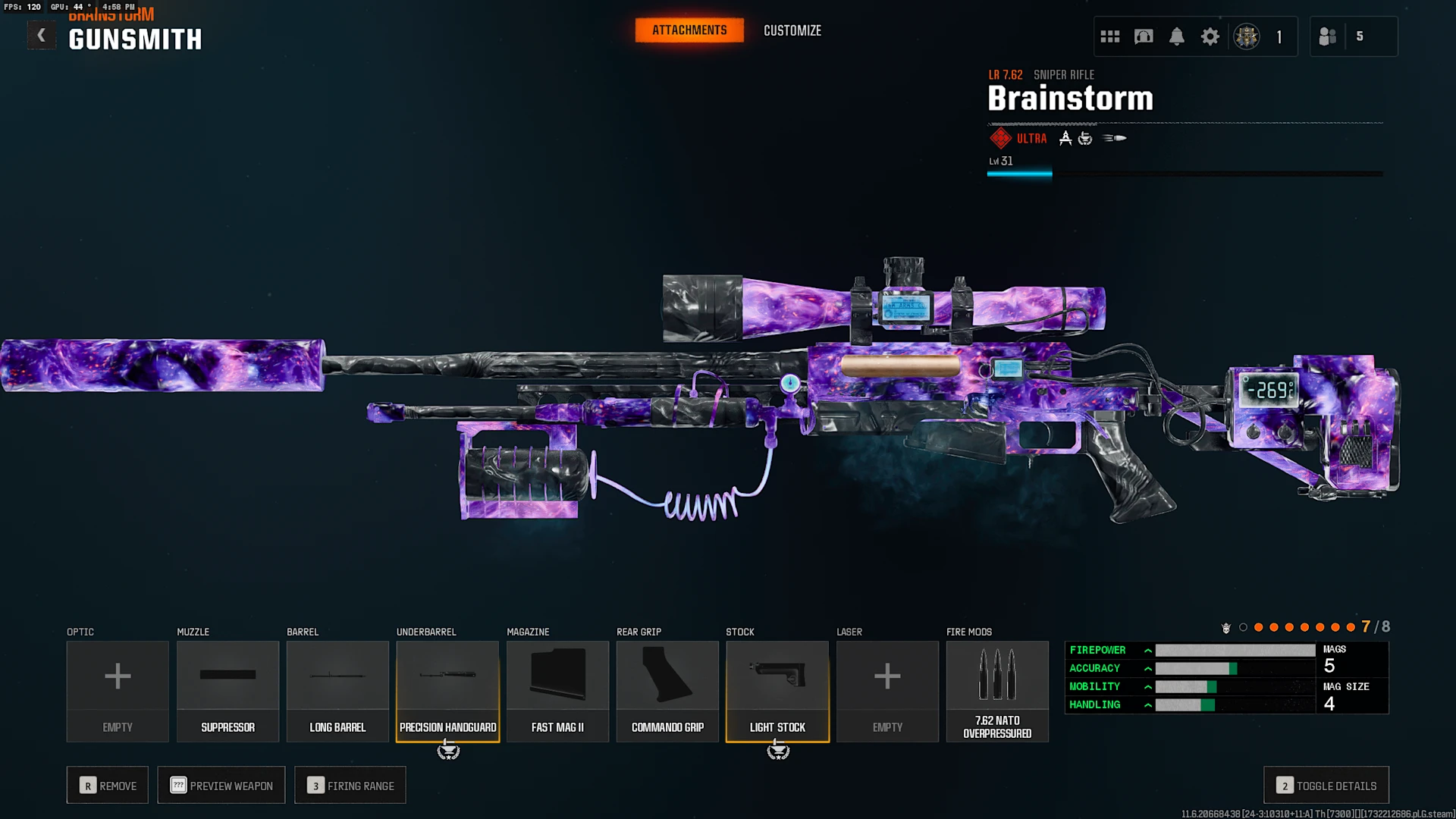
Task: Switch to the Customize tab
Action: point(792,30)
